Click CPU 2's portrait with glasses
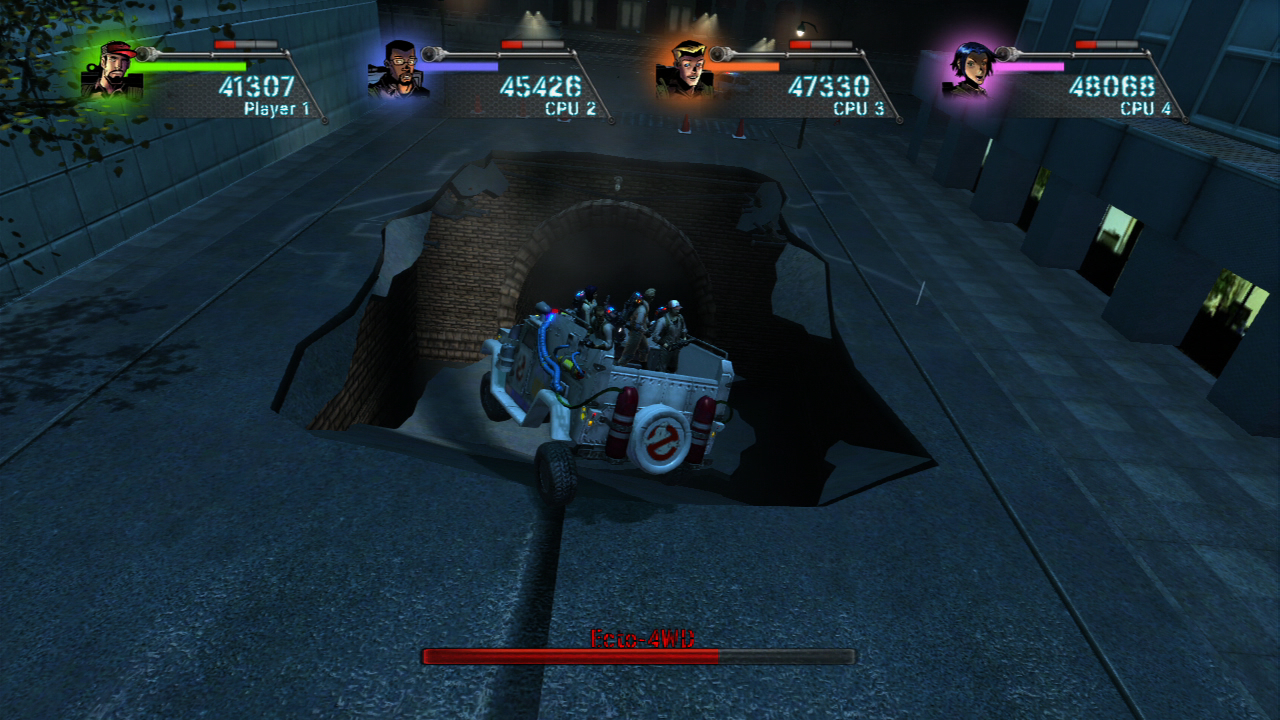1280x720 pixels. pos(398,70)
